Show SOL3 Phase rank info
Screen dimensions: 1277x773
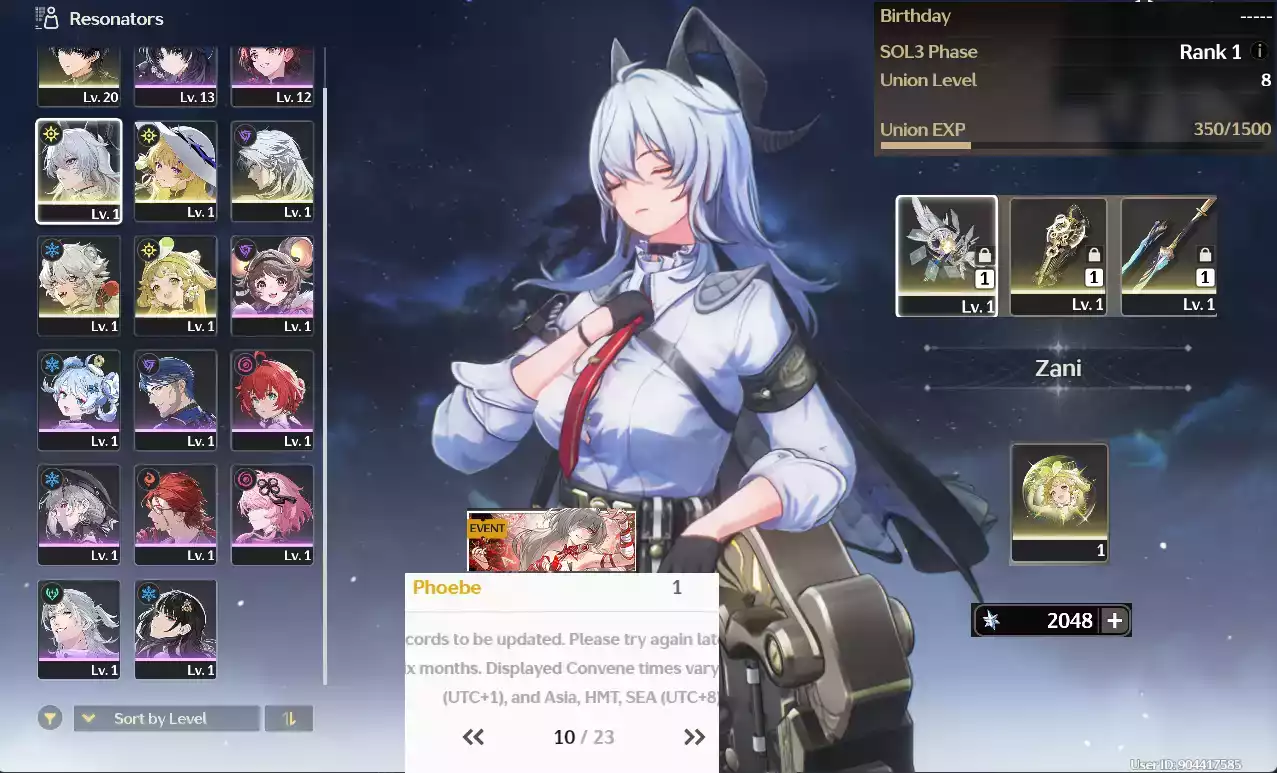pos(1259,52)
